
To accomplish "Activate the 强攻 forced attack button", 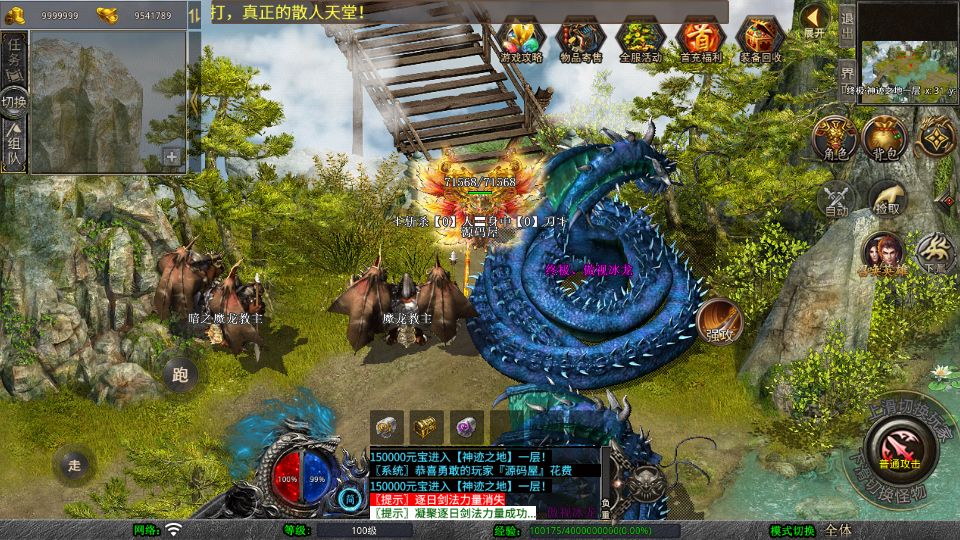I will pyautogui.click(x=719, y=322).
